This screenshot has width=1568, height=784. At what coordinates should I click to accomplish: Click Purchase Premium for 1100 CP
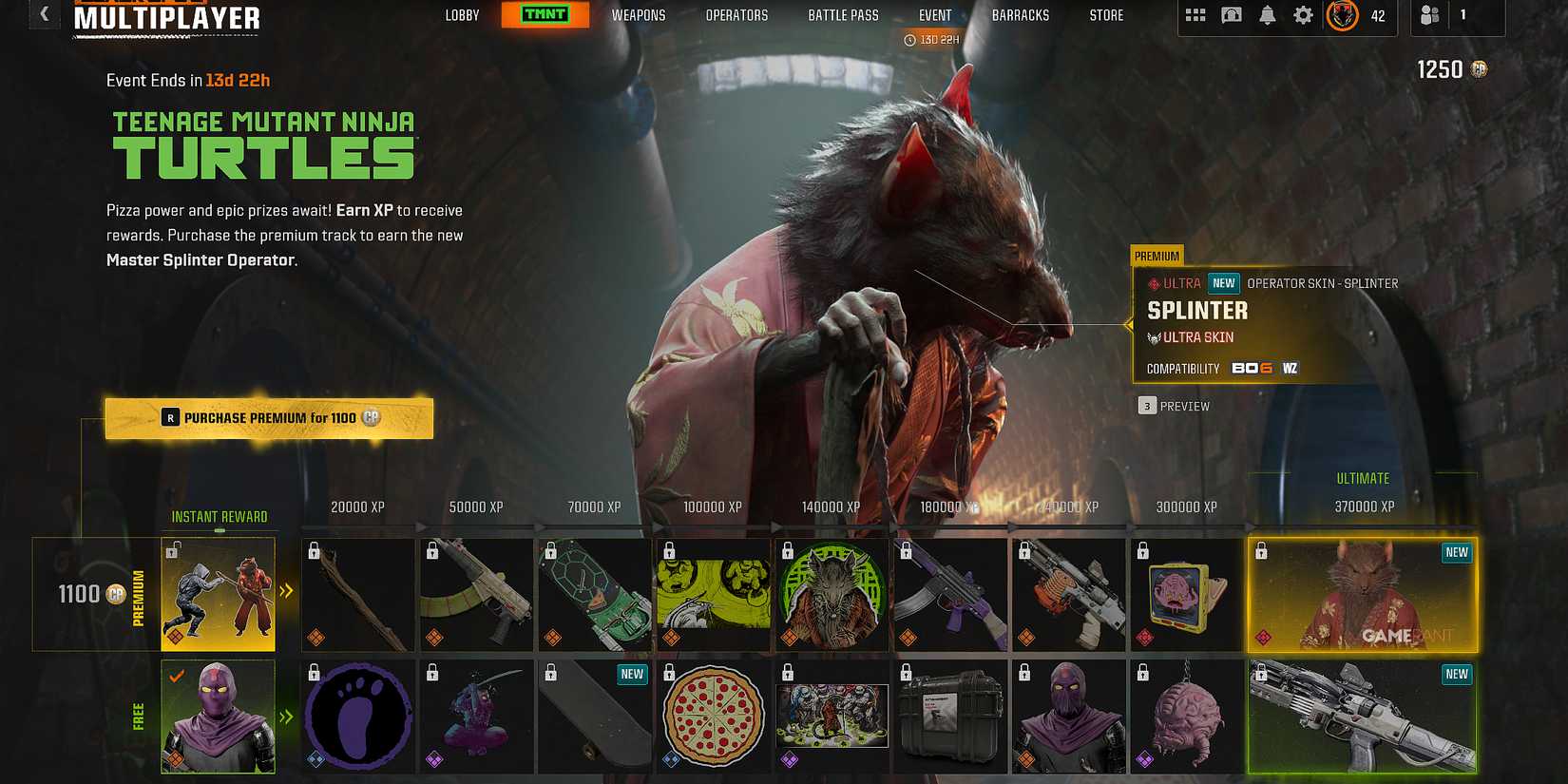[270, 417]
